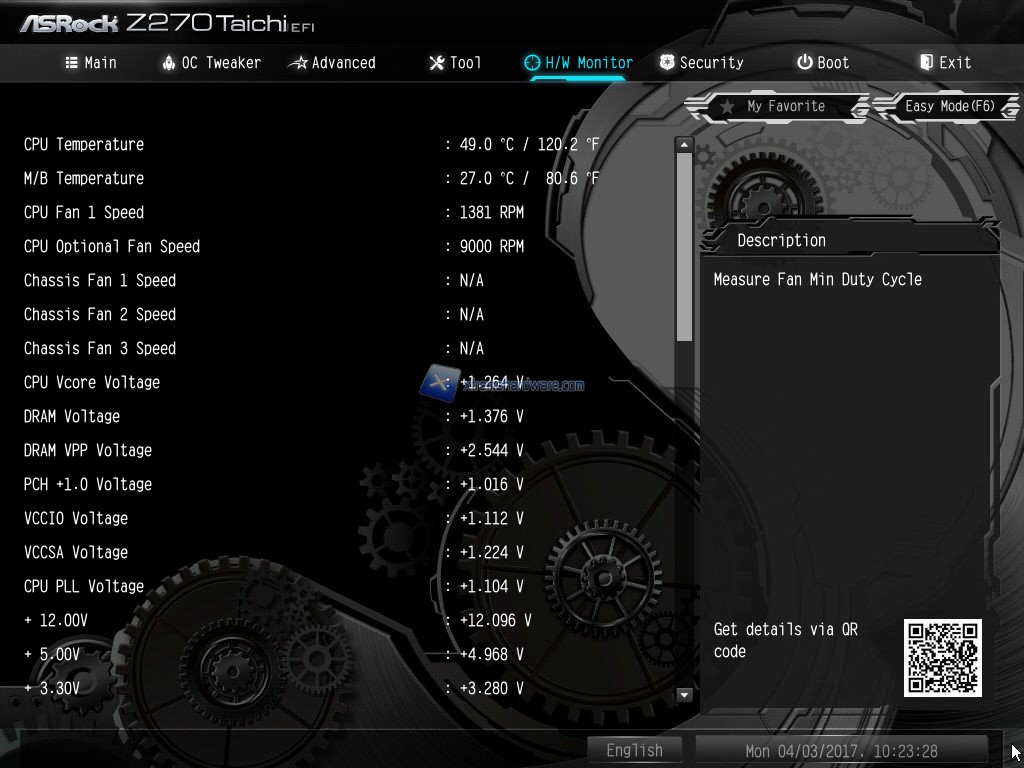Select the CPU Temperature row
The image size is (1024, 768).
click(x=84, y=144)
